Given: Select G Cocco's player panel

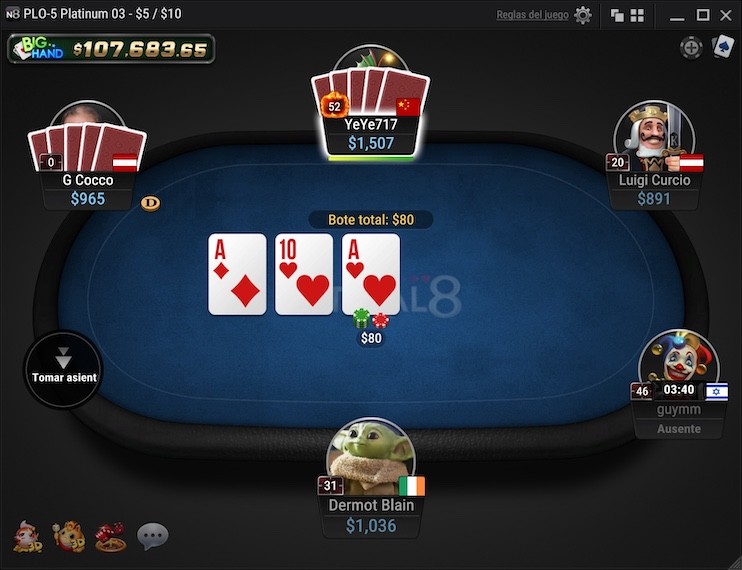Looking at the screenshot, I should pos(88,180).
